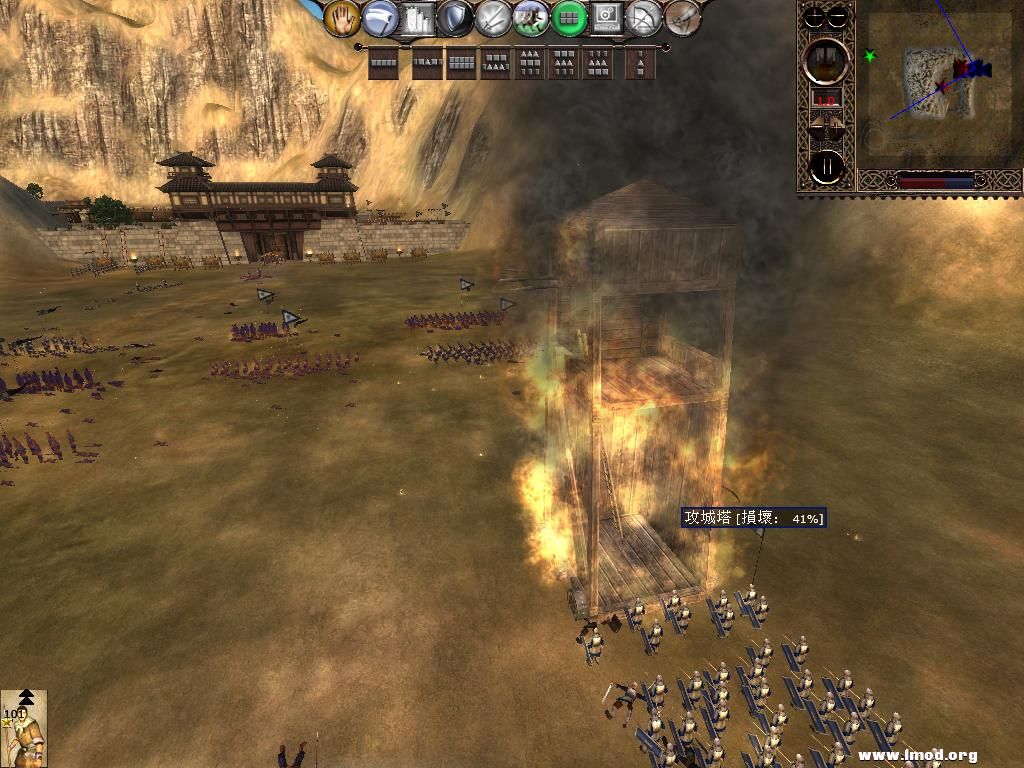This screenshot has width=1024, height=768.
Task: Pause the battle with the pause button
Action: coord(827,166)
